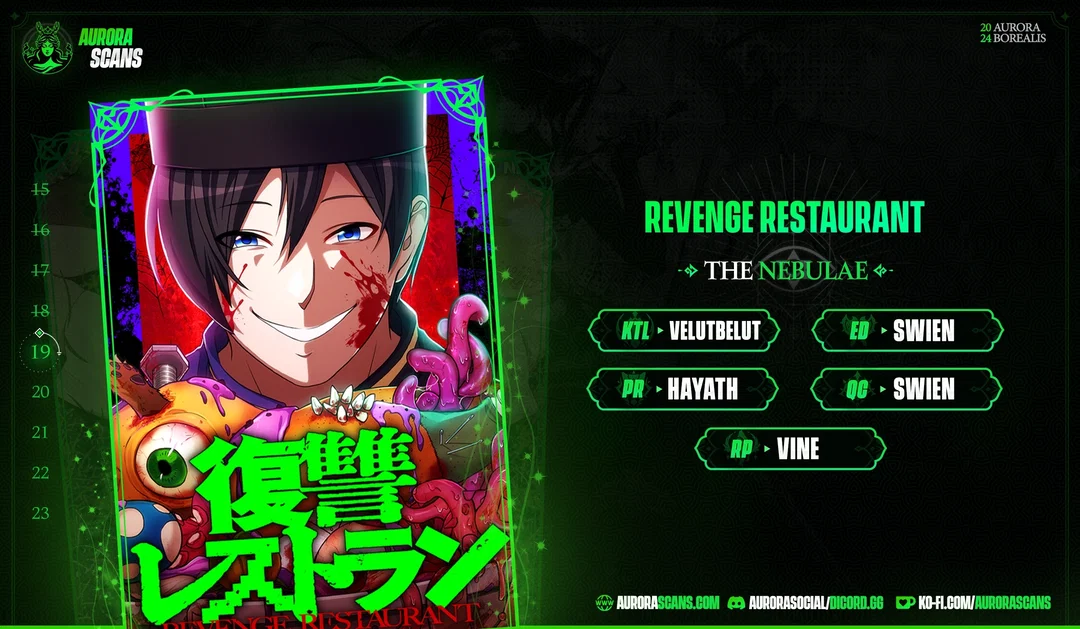Click the RP Vine credit badge
This screenshot has width=1080, height=629.
point(790,449)
